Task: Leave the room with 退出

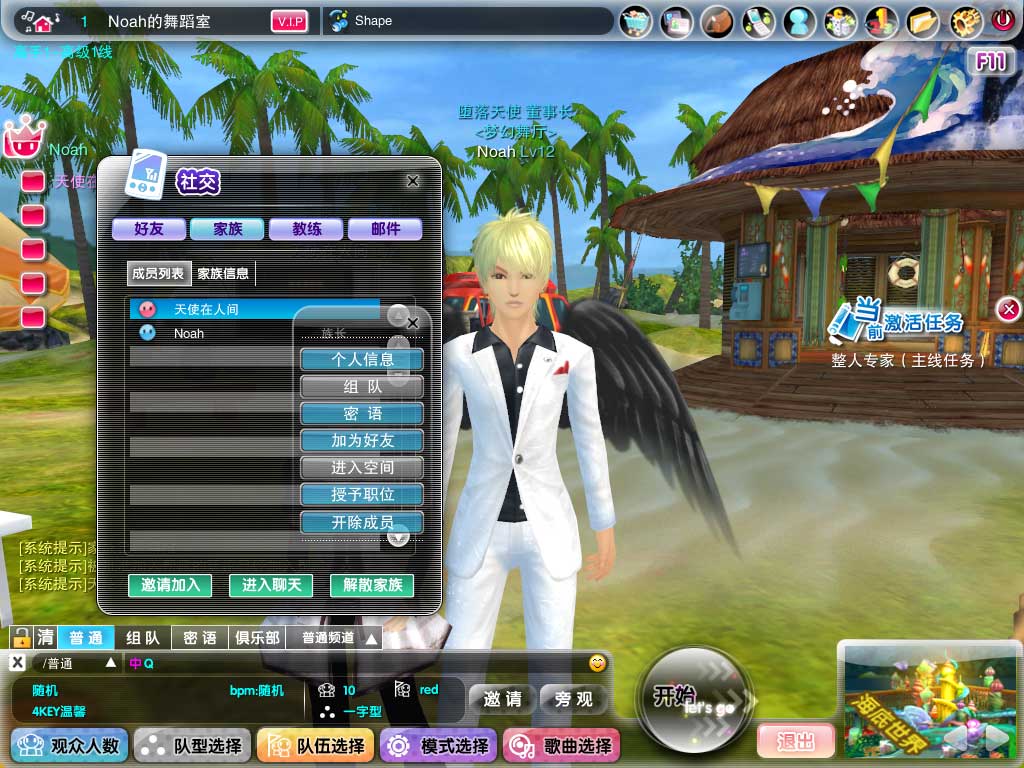Action: point(795,741)
